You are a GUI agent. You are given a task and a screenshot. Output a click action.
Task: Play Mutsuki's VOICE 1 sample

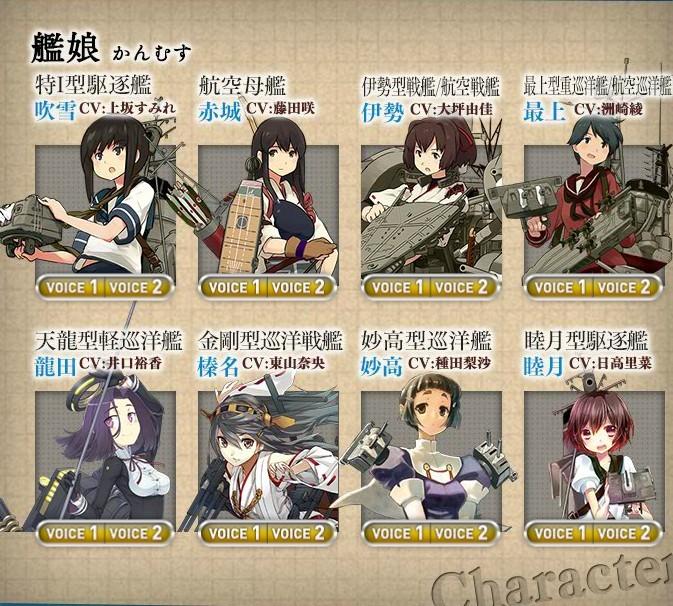[559, 533]
